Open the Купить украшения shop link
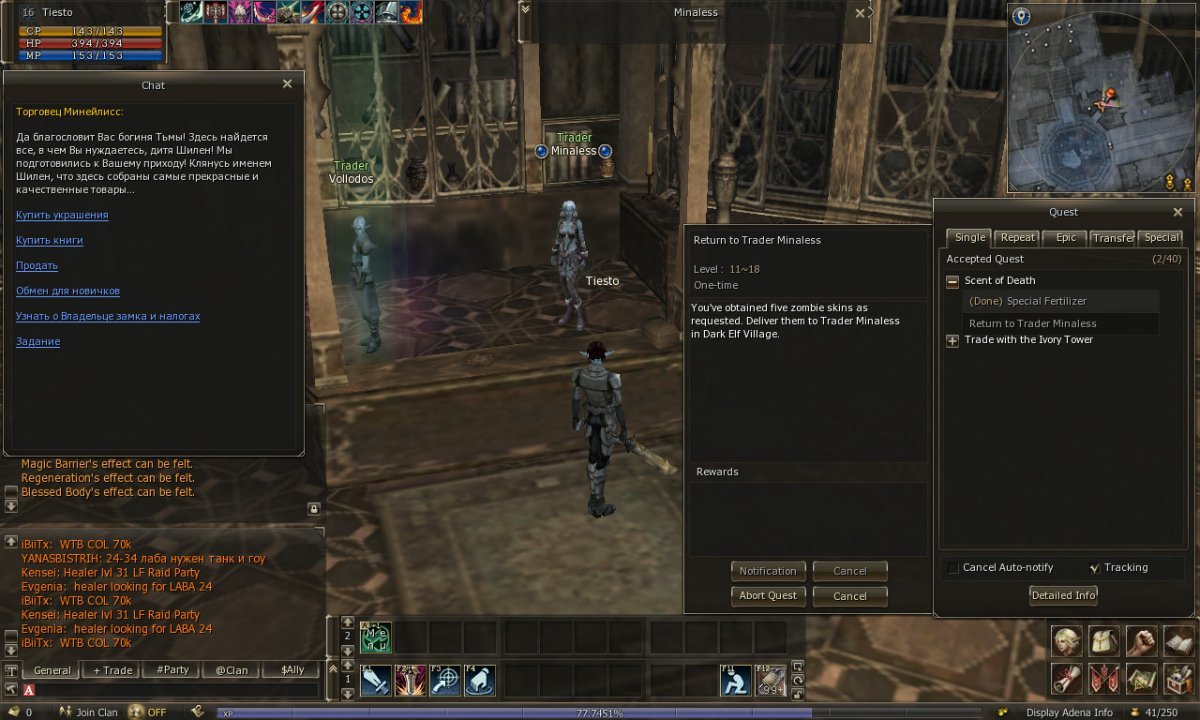The height and width of the screenshot is (720, 1200). tap(62, 215)
